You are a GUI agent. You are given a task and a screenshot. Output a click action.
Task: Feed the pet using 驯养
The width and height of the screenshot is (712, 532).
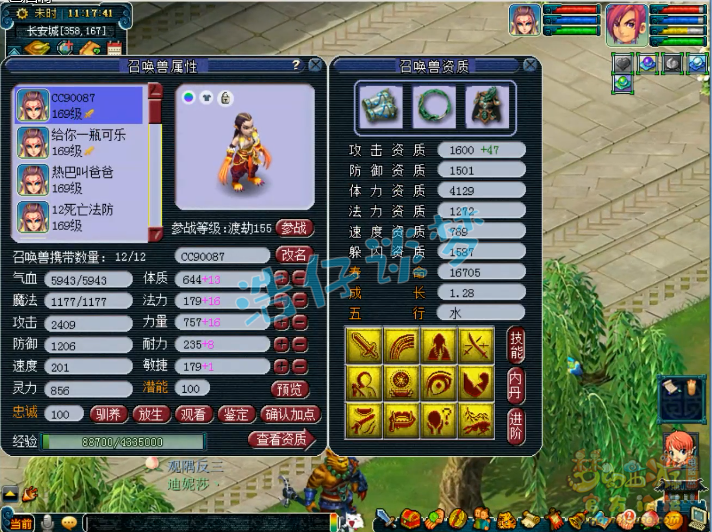(x=109, y=414)
